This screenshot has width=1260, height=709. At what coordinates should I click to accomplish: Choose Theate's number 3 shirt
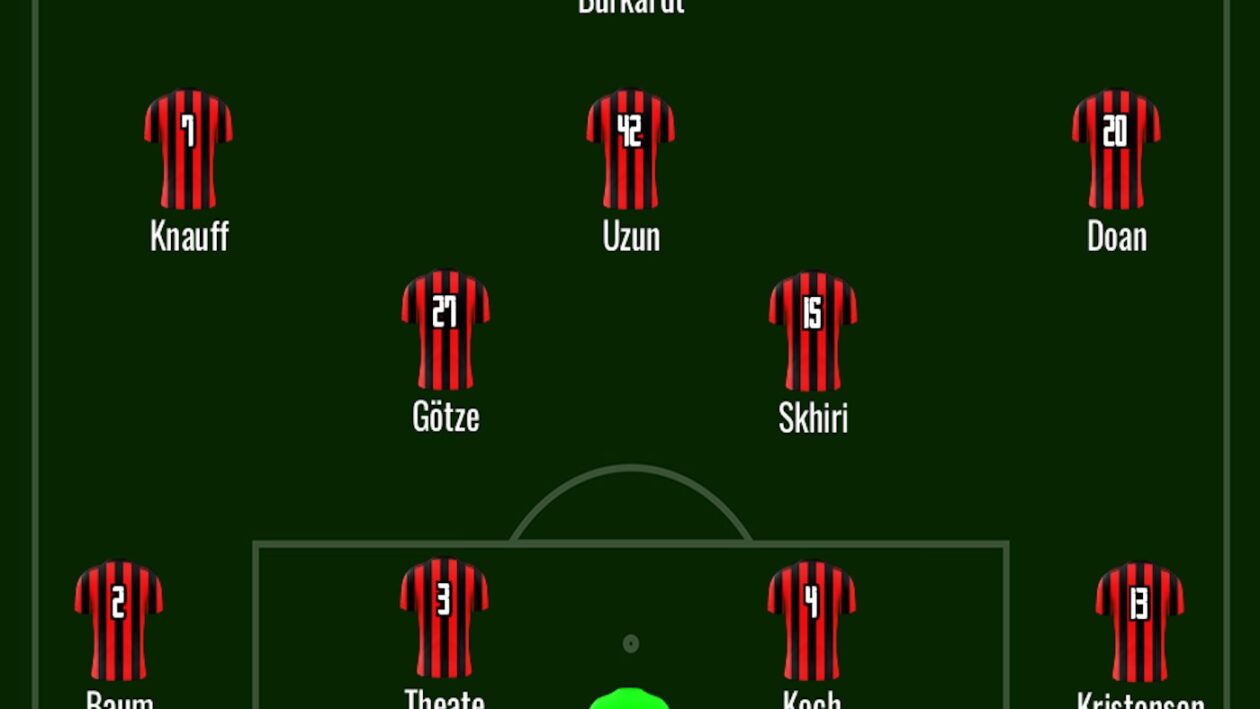[x=444, y=617]
